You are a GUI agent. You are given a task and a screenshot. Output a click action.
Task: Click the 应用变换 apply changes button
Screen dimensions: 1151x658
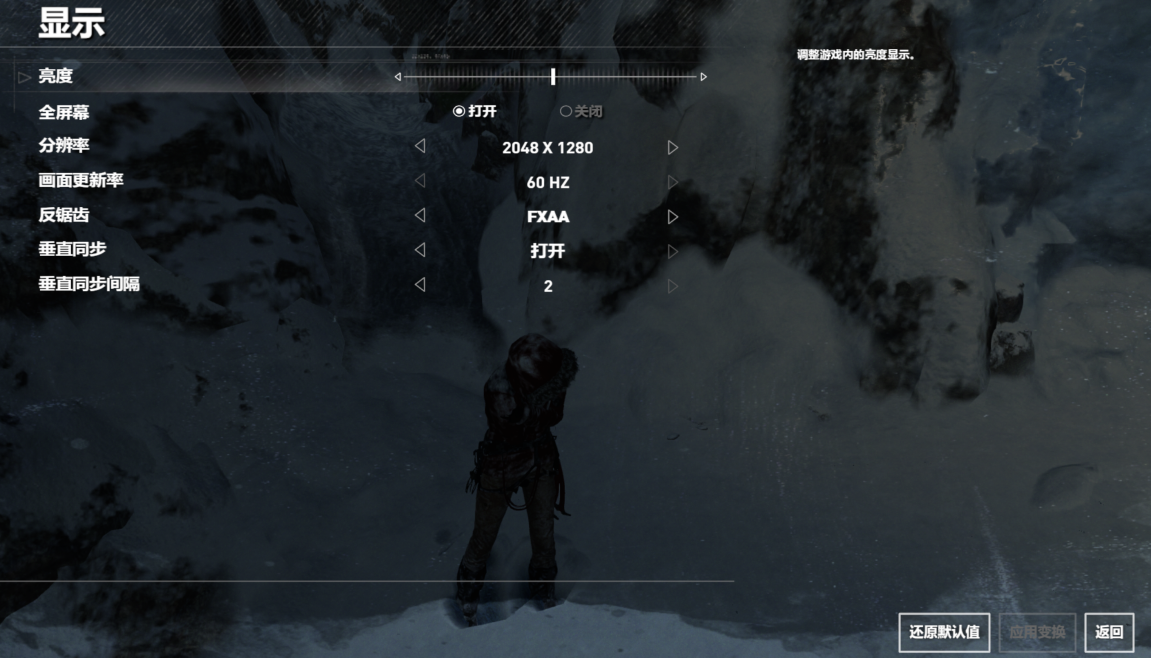coord(1037,632)
